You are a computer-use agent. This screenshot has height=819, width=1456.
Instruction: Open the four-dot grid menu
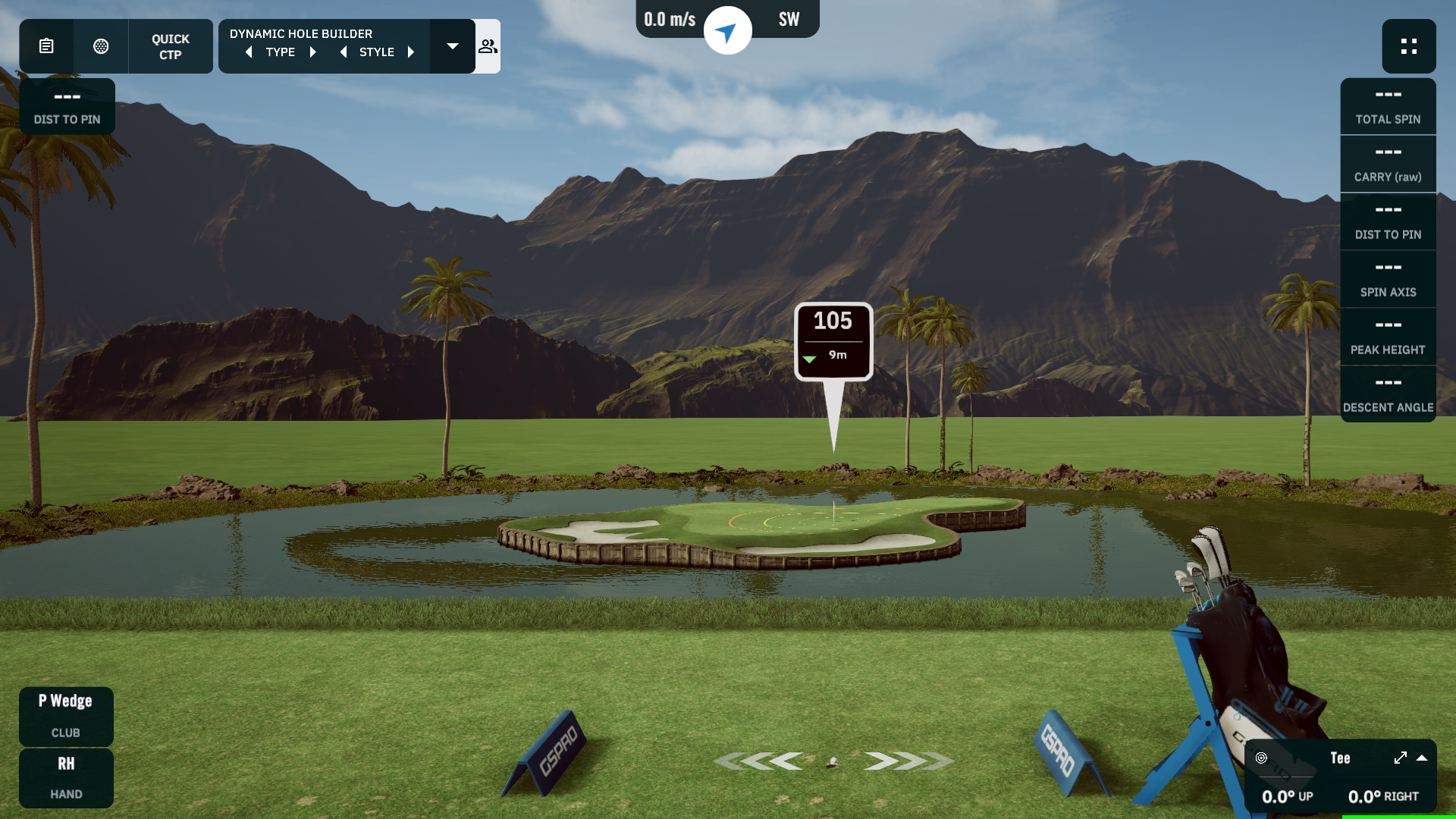[x=1408, y=46]
